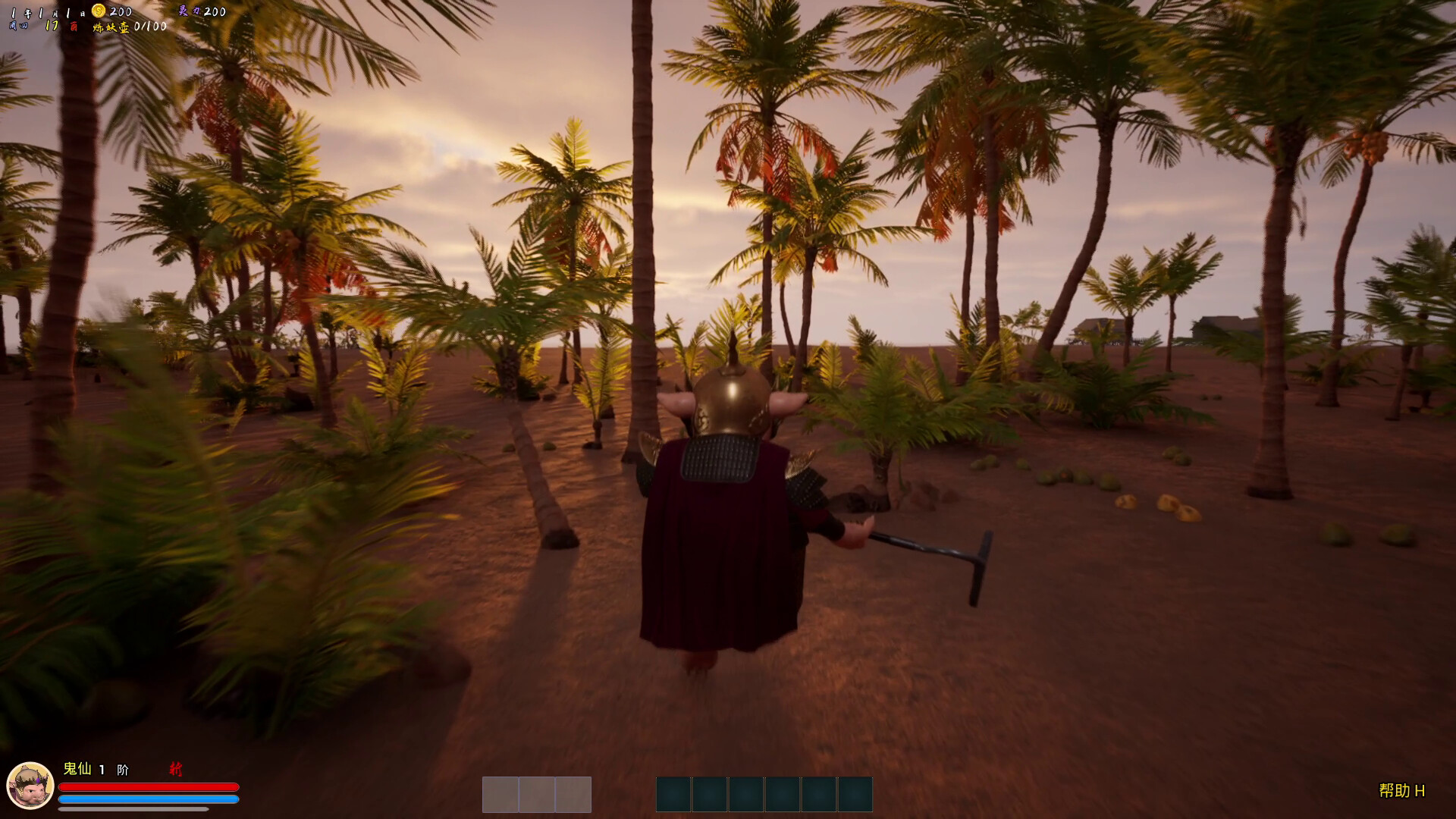Toggle the third item slot near hotbar
The width and height of the screenshot is (1456, 819).
[573, 793]
